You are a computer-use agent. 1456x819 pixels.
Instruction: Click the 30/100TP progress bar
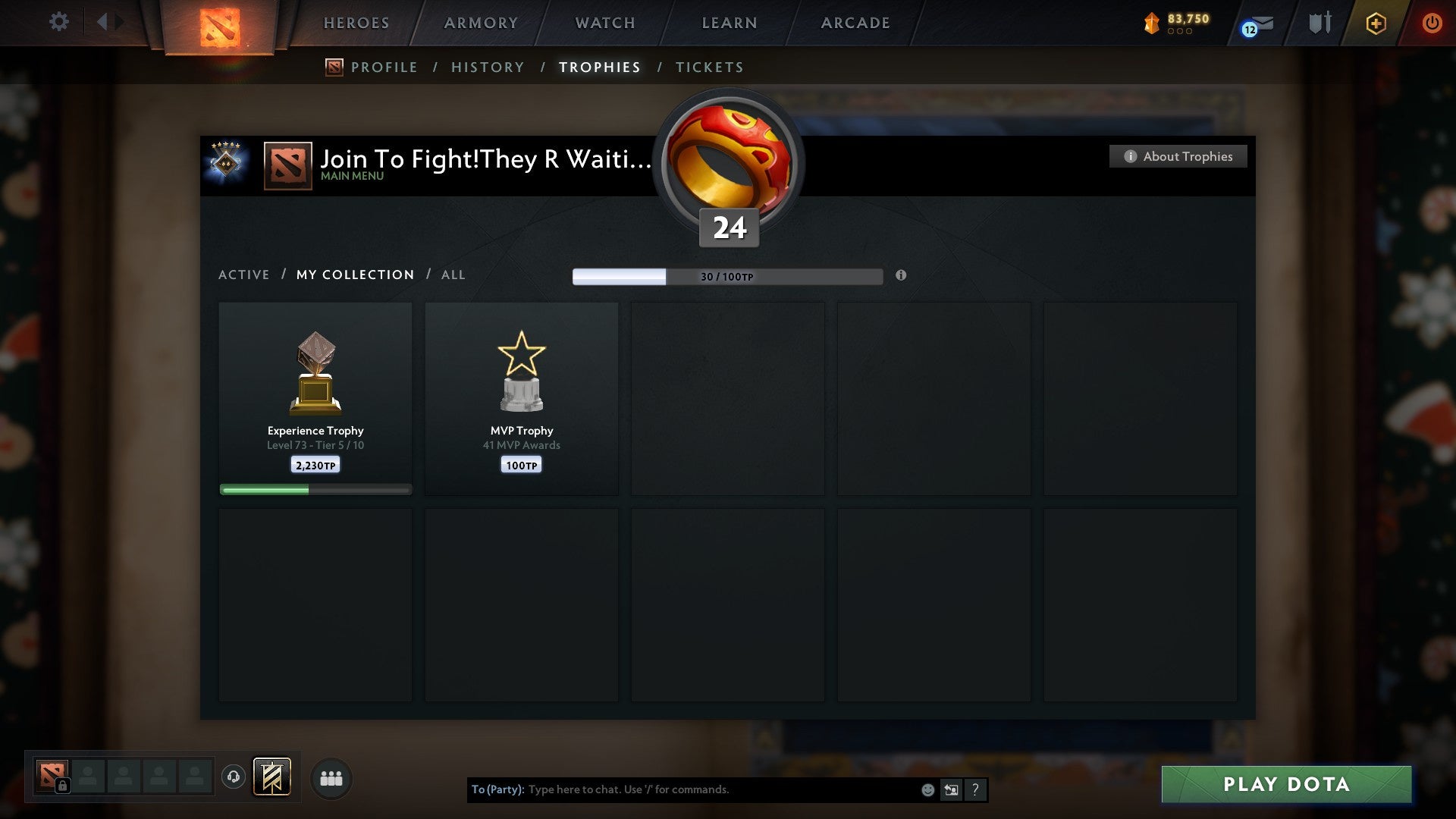coord(728,277)
